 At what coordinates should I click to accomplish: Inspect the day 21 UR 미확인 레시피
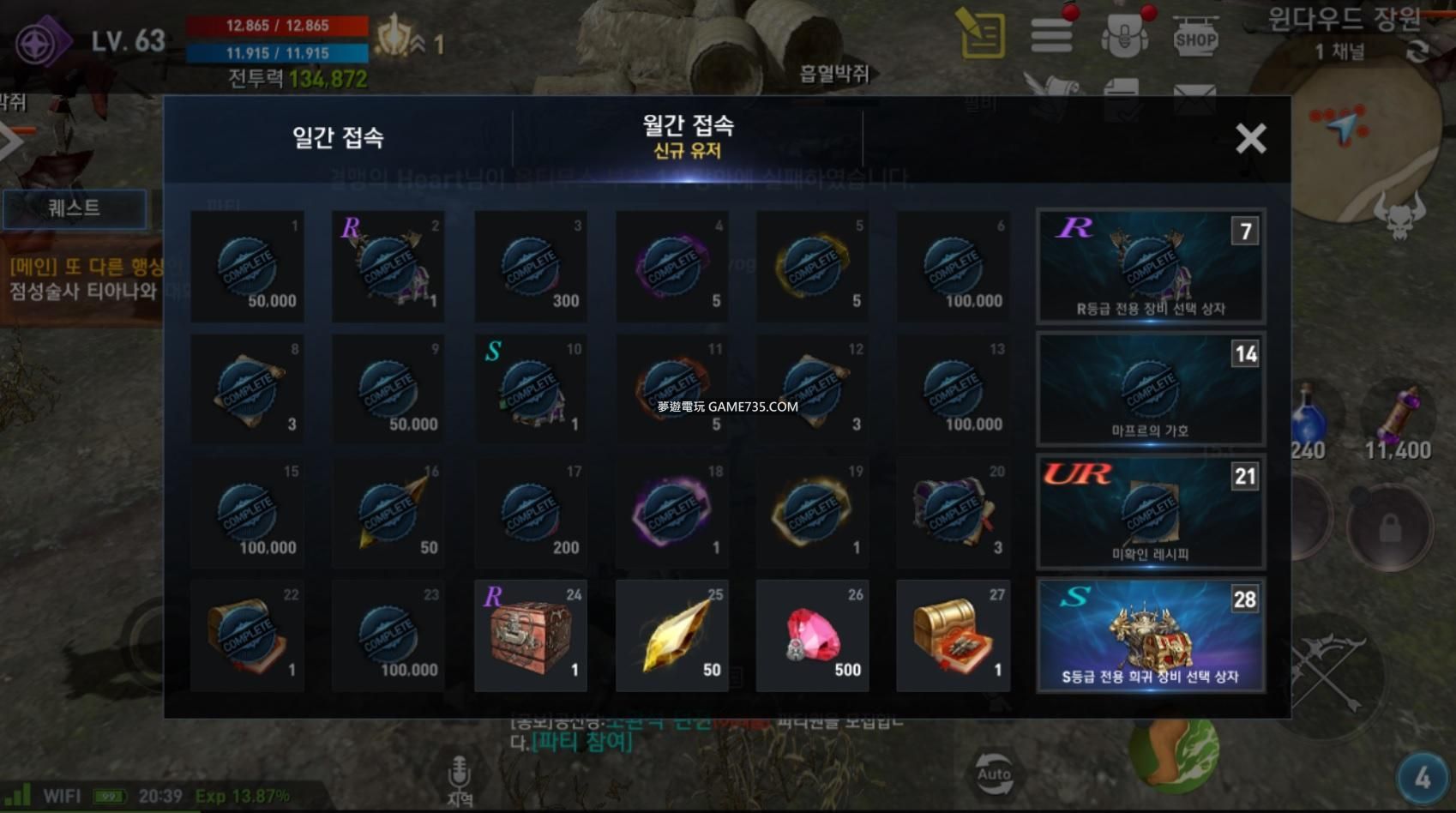click(1150, 513)
